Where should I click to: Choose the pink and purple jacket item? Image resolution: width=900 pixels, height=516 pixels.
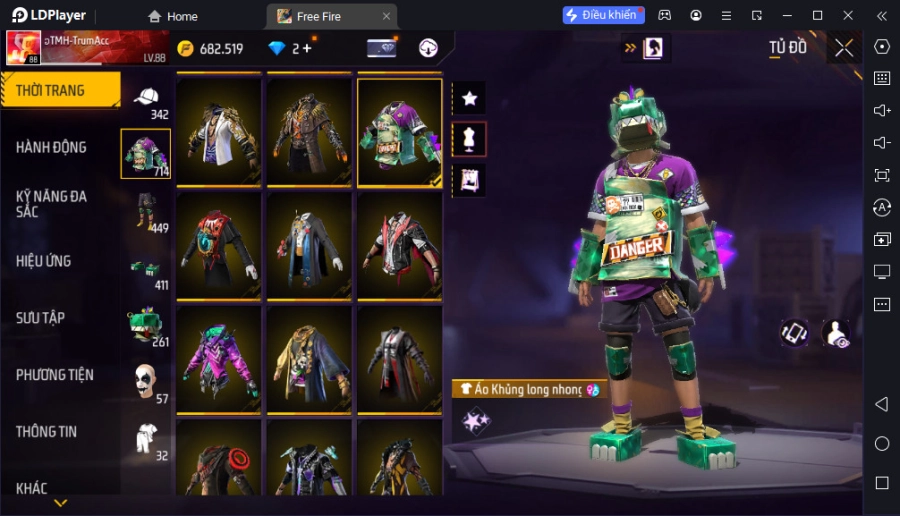[219, 359]
